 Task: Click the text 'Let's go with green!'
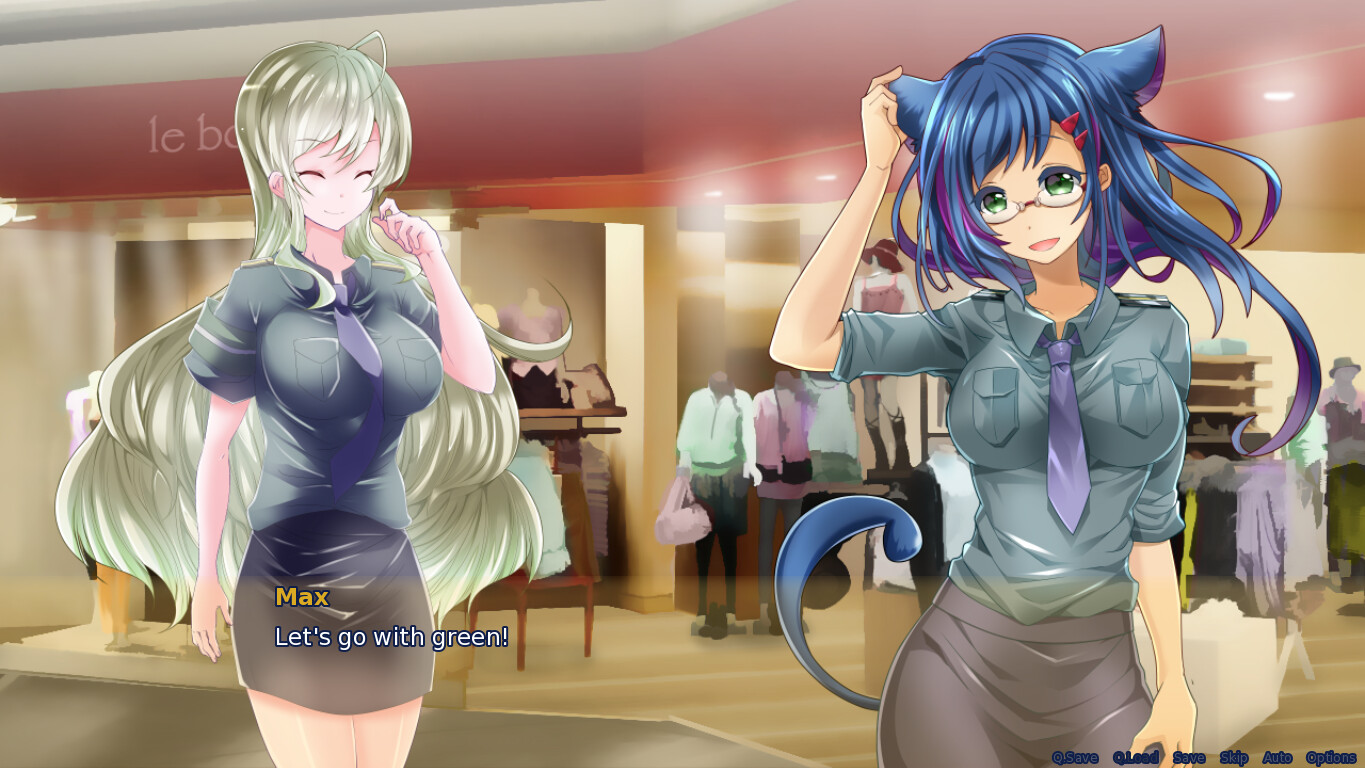click(x=391, y=636)
